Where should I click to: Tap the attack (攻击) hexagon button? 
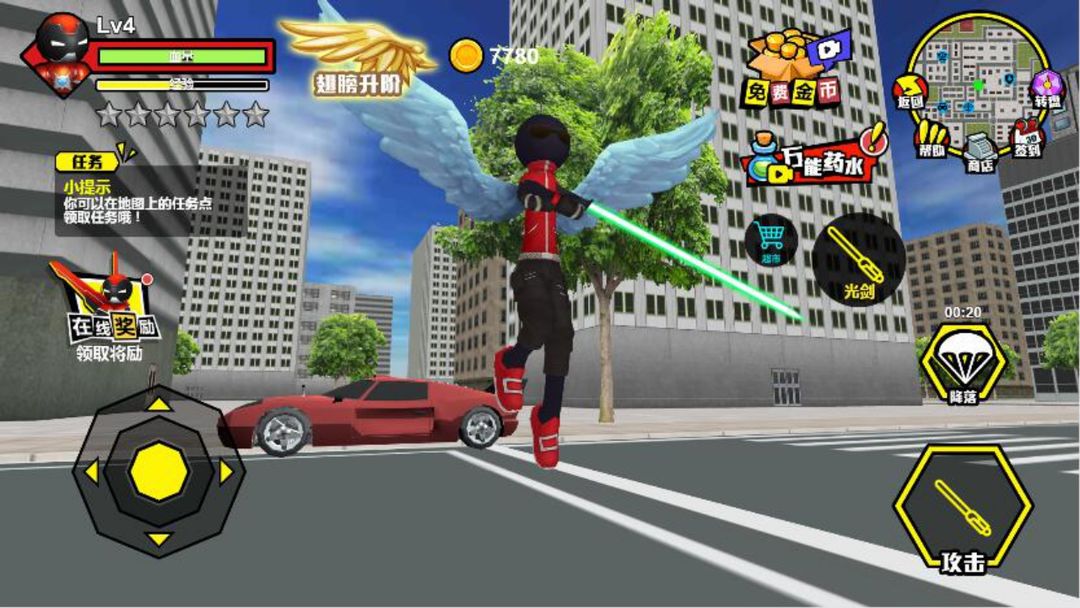[962, 510]
